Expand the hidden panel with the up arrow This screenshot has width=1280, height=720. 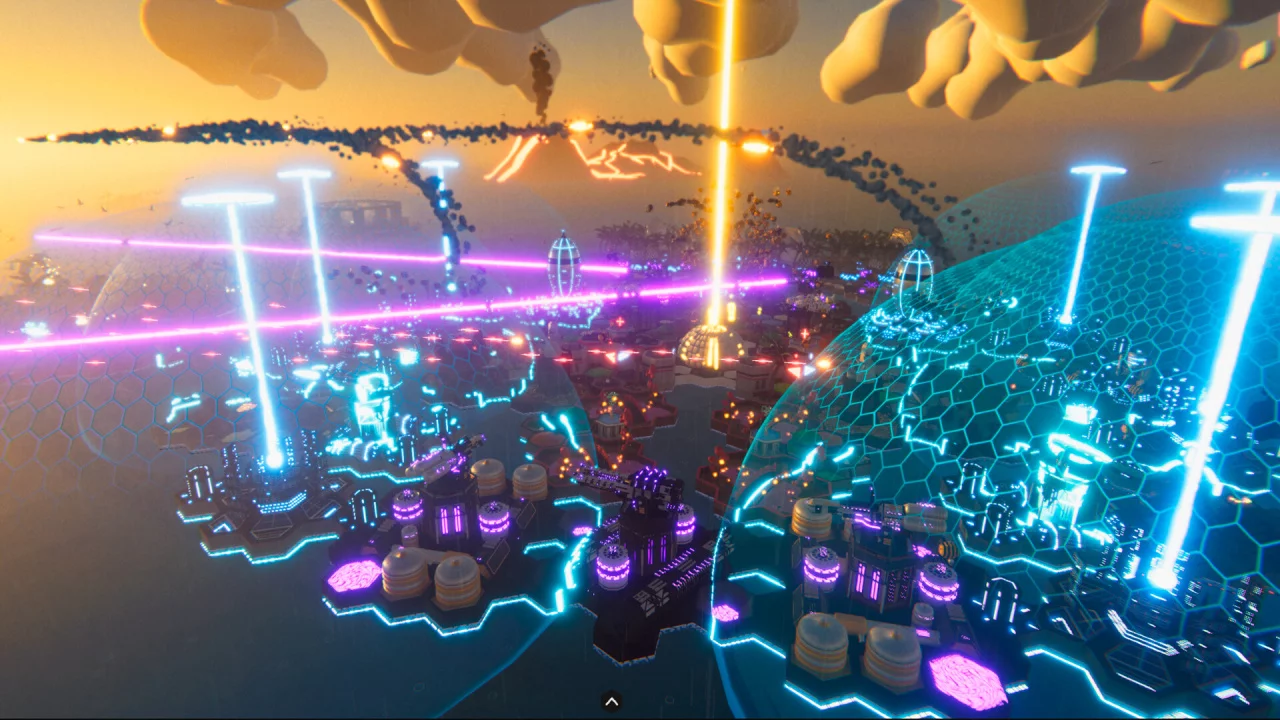[x=612, y=702]
